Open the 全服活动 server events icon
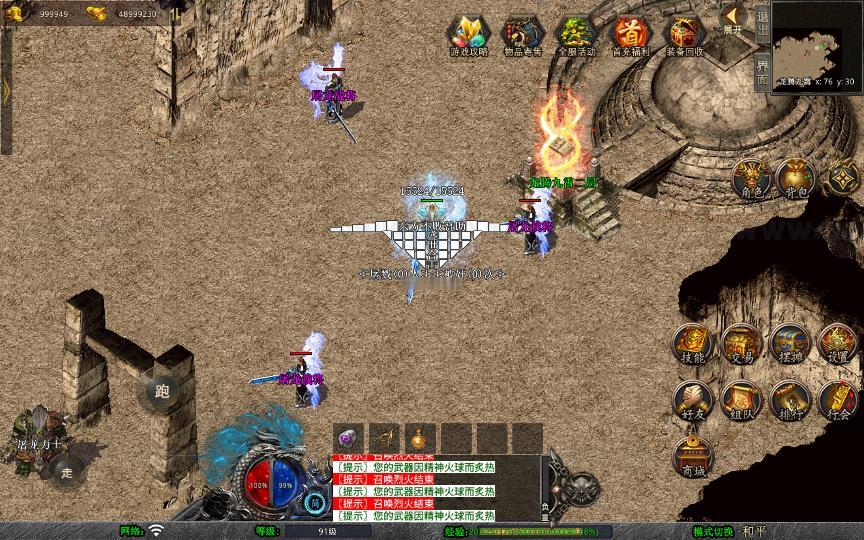 [577, 35]
